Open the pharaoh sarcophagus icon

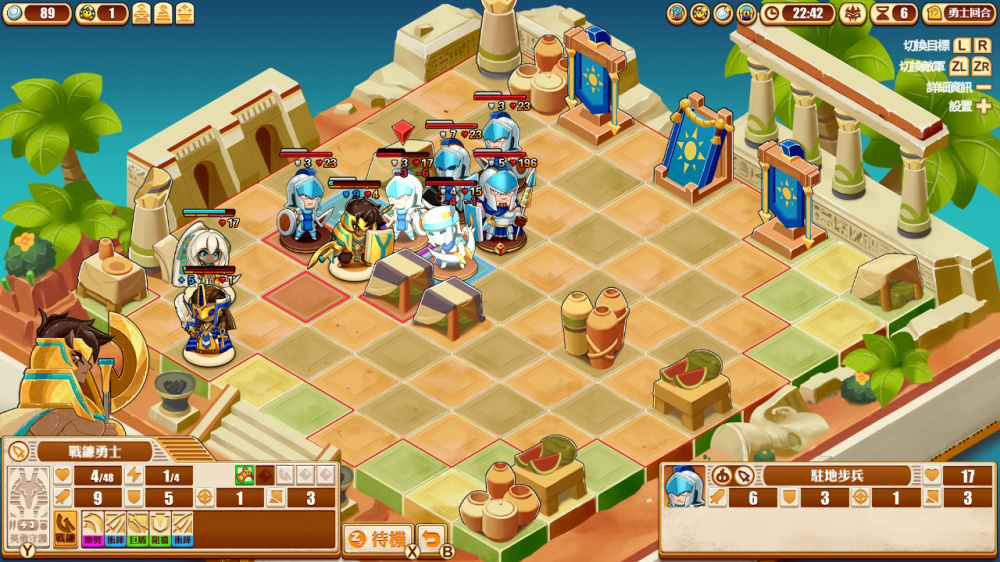(x=746, y=13)
